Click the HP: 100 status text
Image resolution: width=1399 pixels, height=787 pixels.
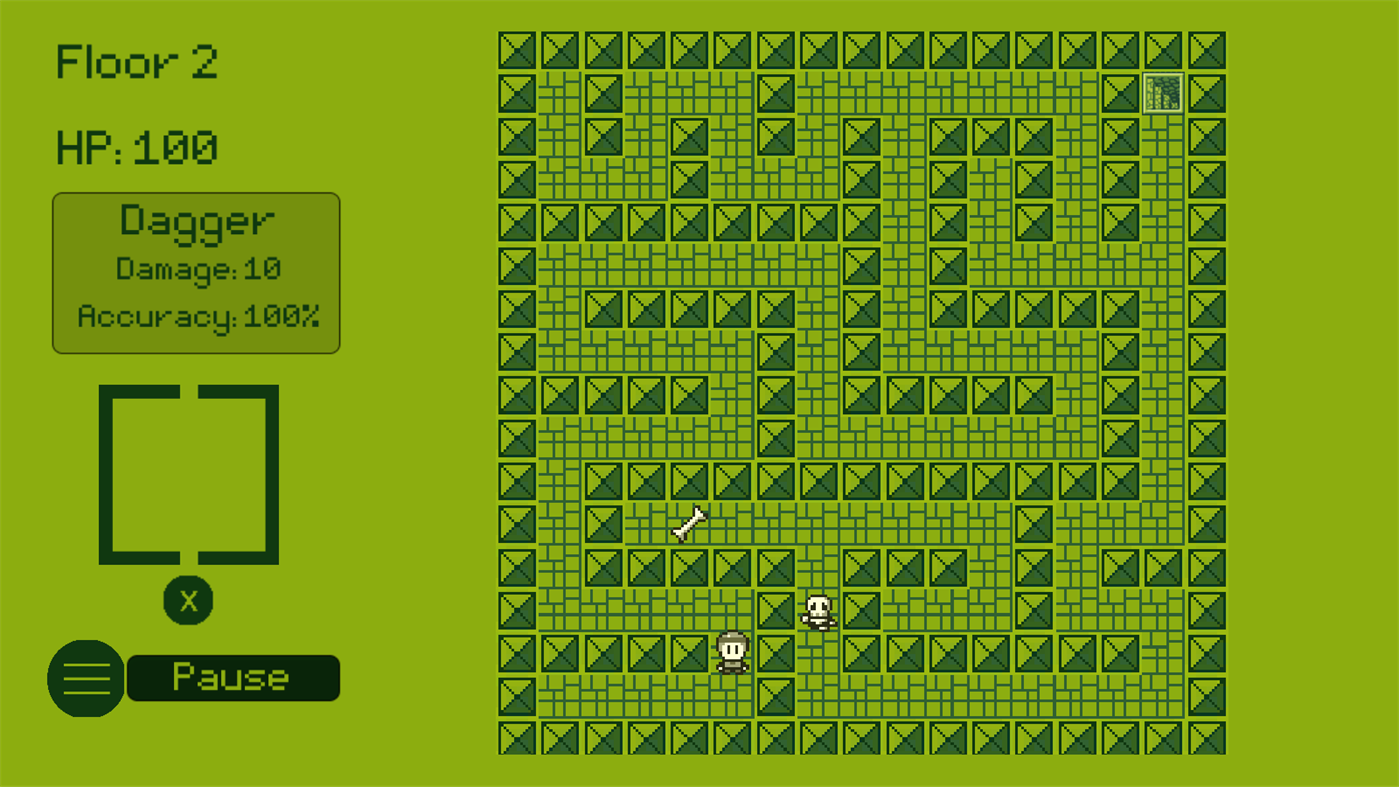point(136,147)
